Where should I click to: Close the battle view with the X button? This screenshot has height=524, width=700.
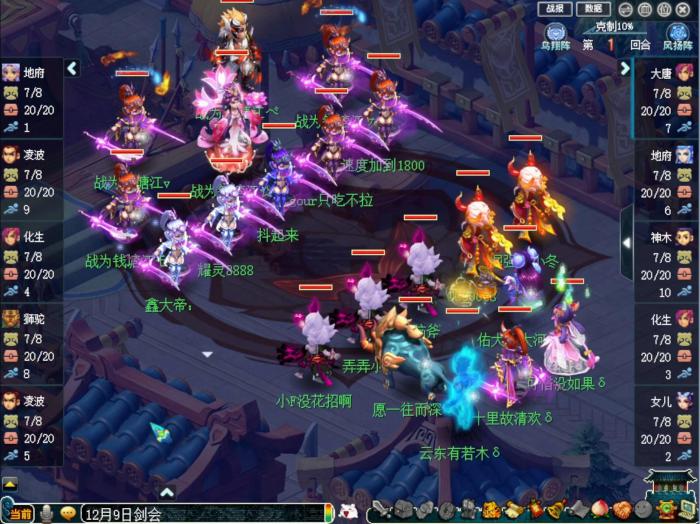686,9
